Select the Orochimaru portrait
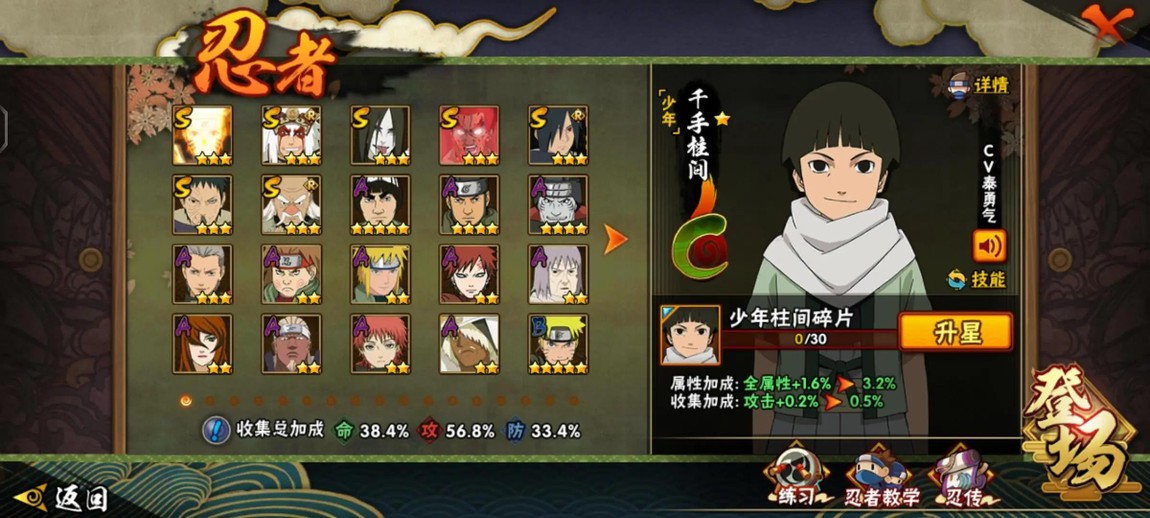The width and height of the screenshot is (1150, 518). click(x=380, y=135)
